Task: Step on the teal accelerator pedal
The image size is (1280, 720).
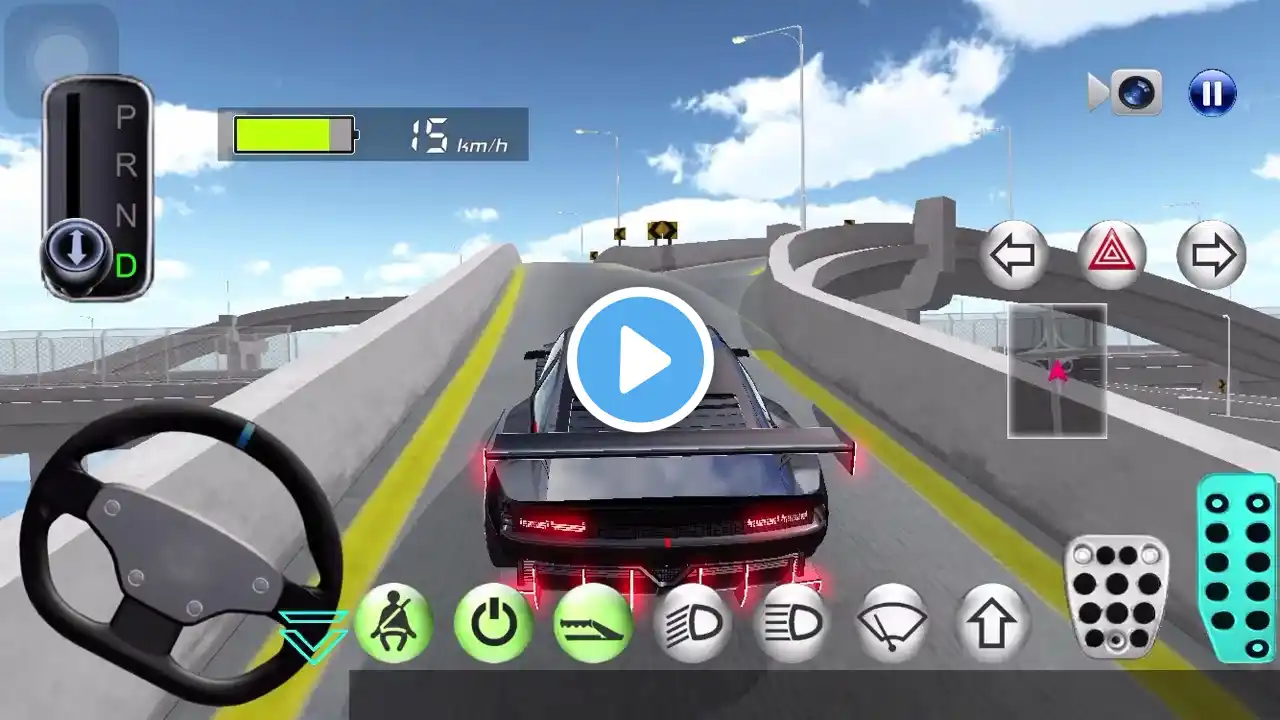Action: tap(1237, 567)
